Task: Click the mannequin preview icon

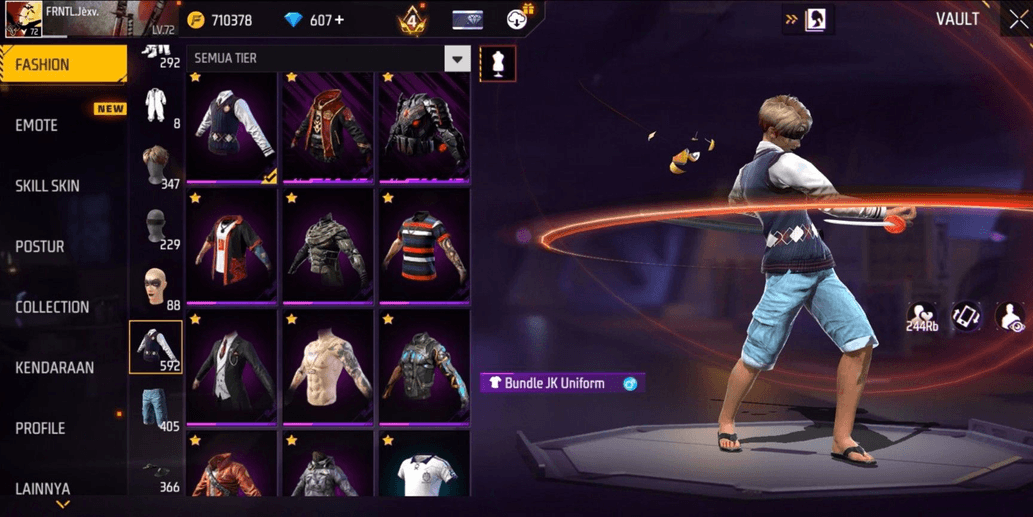Action: click(498, 64)
